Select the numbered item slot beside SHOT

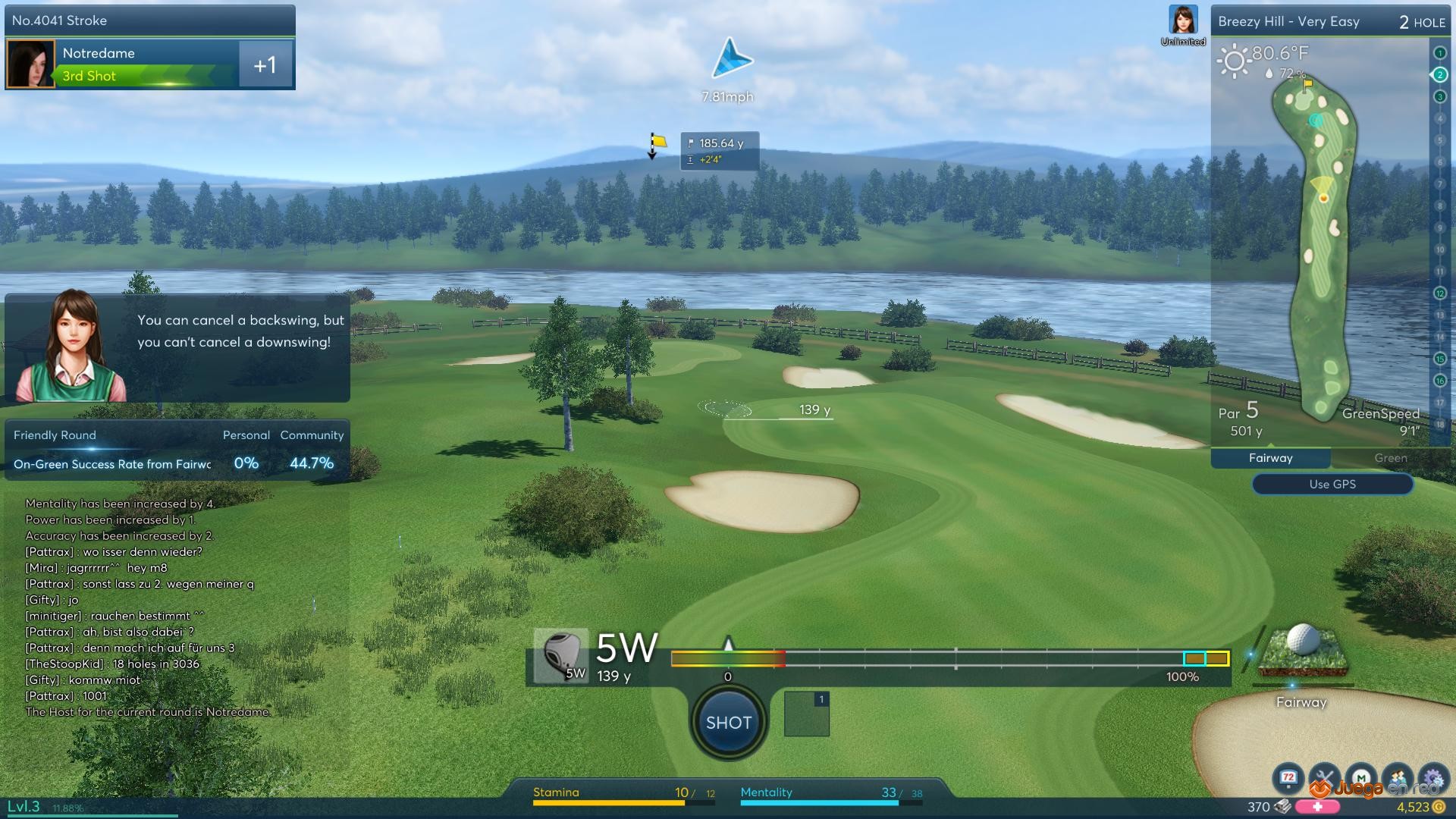pyautogui.click(x=806, y=714)
